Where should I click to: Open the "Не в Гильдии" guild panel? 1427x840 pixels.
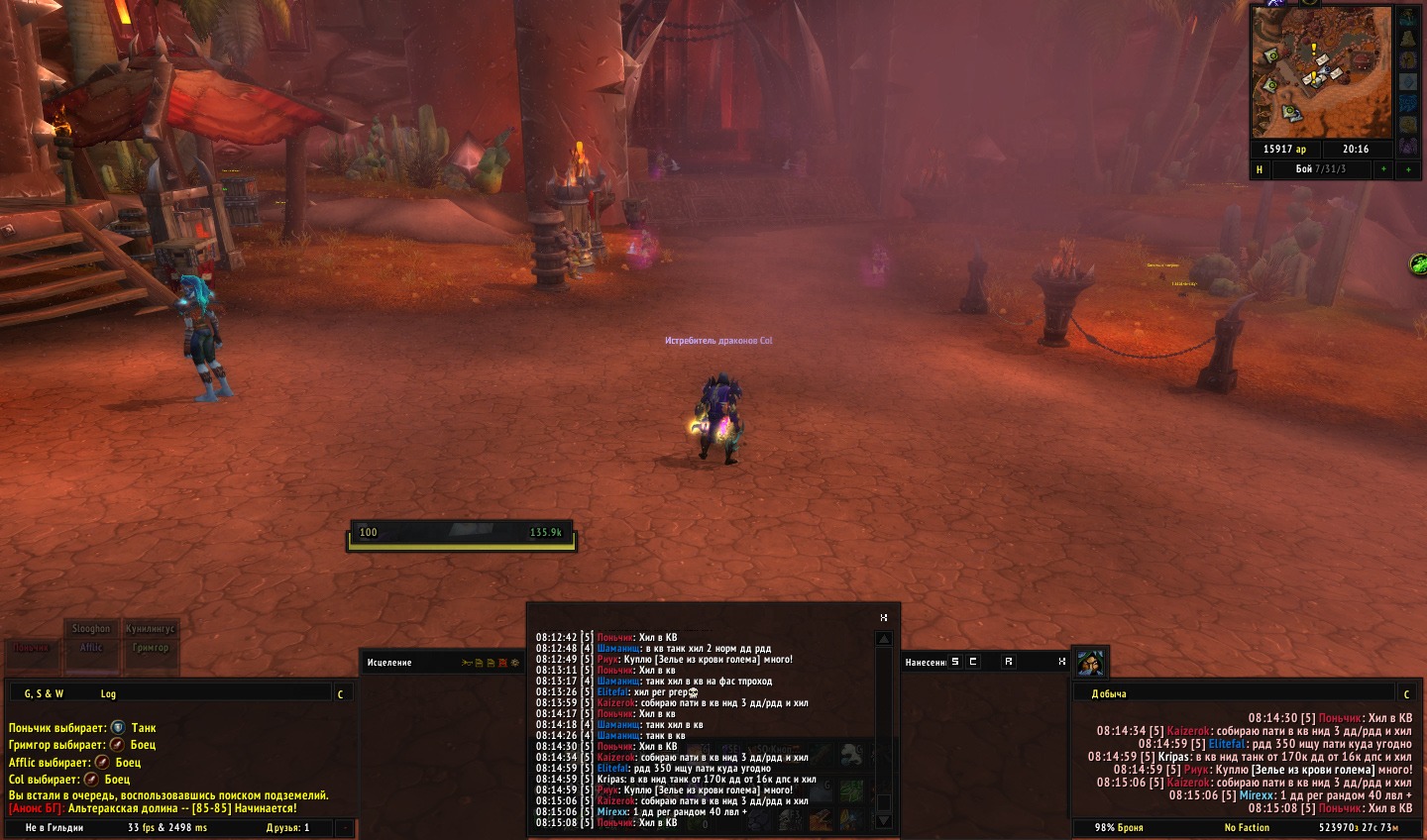(x=55, y=827)
